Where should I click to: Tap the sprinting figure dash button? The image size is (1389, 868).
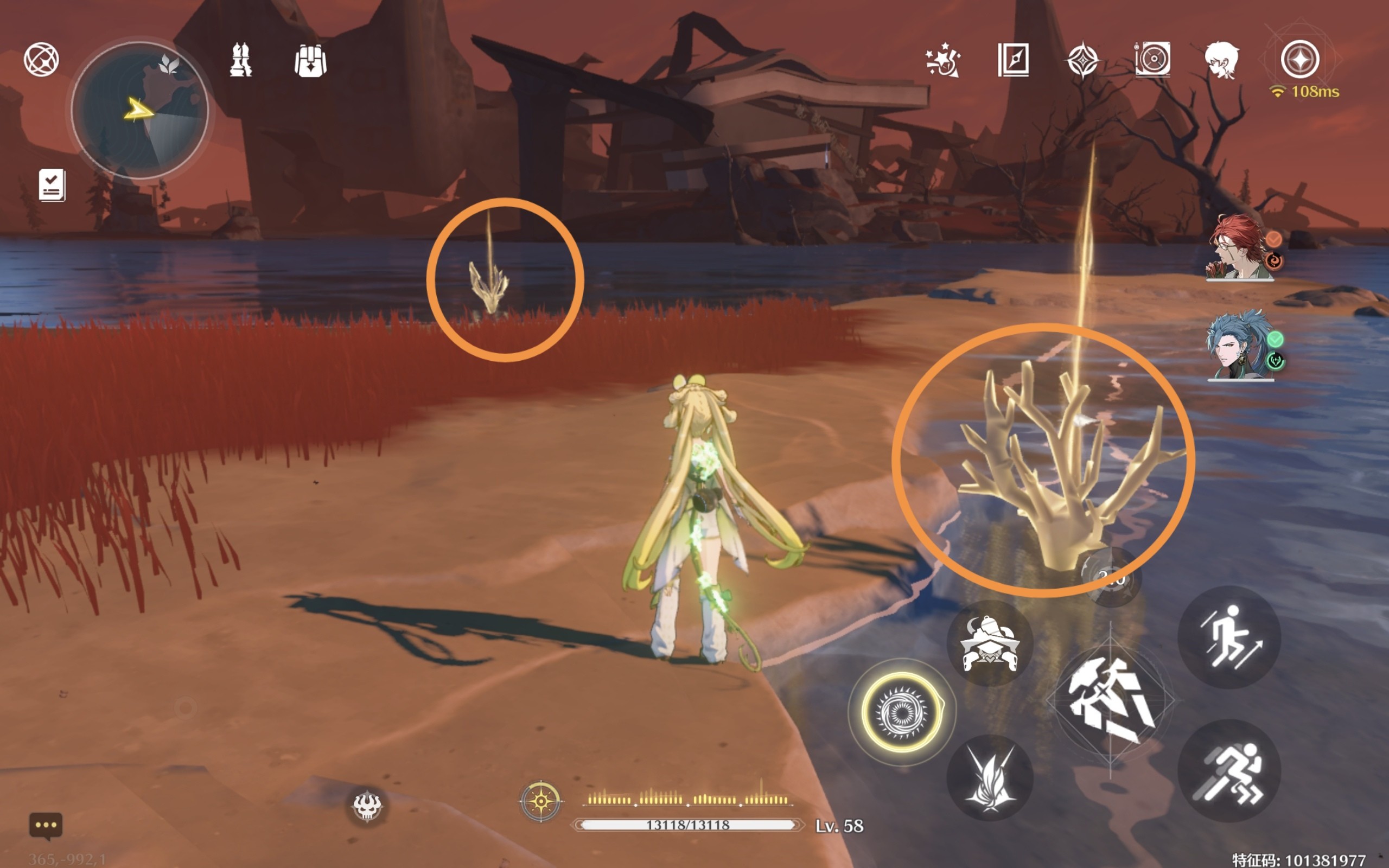[1229, 771]
